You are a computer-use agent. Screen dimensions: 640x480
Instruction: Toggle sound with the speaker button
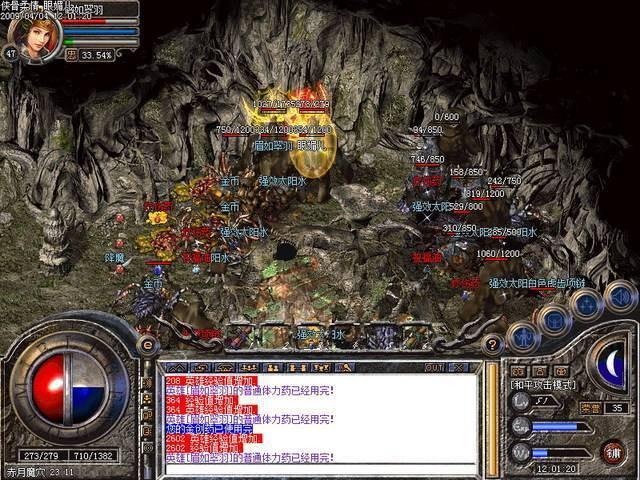pyautogui.click(x=621, y=296)
